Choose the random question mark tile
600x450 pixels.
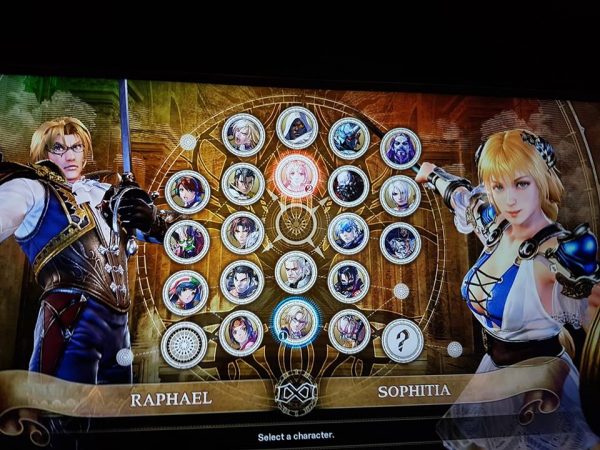coord(402,340)
